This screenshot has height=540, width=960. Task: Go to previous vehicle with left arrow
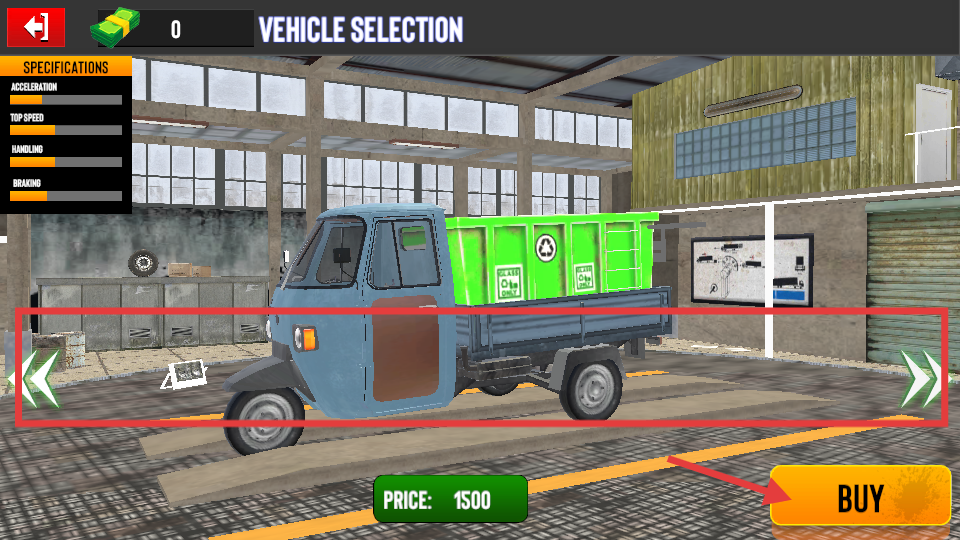[x=37, y=379]
